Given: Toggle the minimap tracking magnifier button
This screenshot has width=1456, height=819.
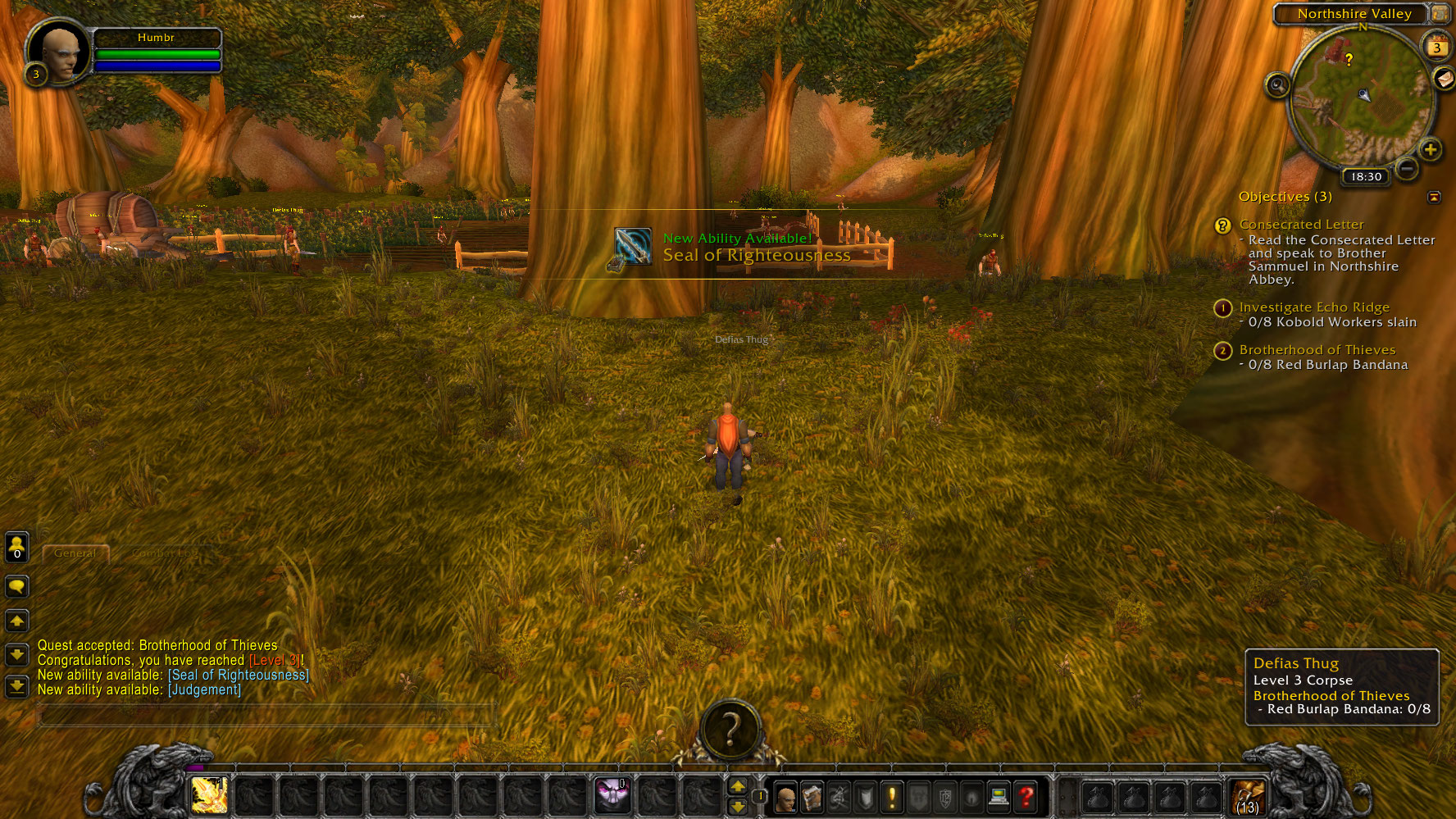Looking at the screenshot, I should pyautogui.click(x=1277, y=85).
